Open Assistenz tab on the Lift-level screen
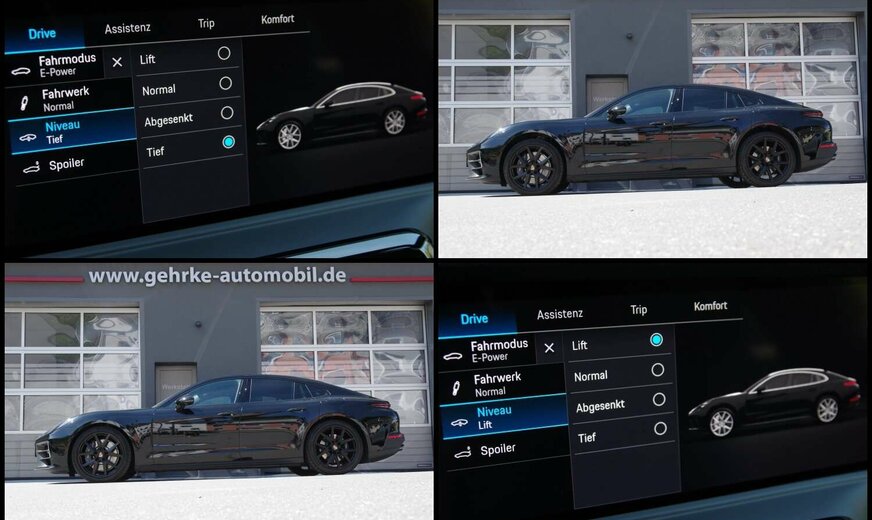Screen dimensions: 872x520 coord(560,314)
